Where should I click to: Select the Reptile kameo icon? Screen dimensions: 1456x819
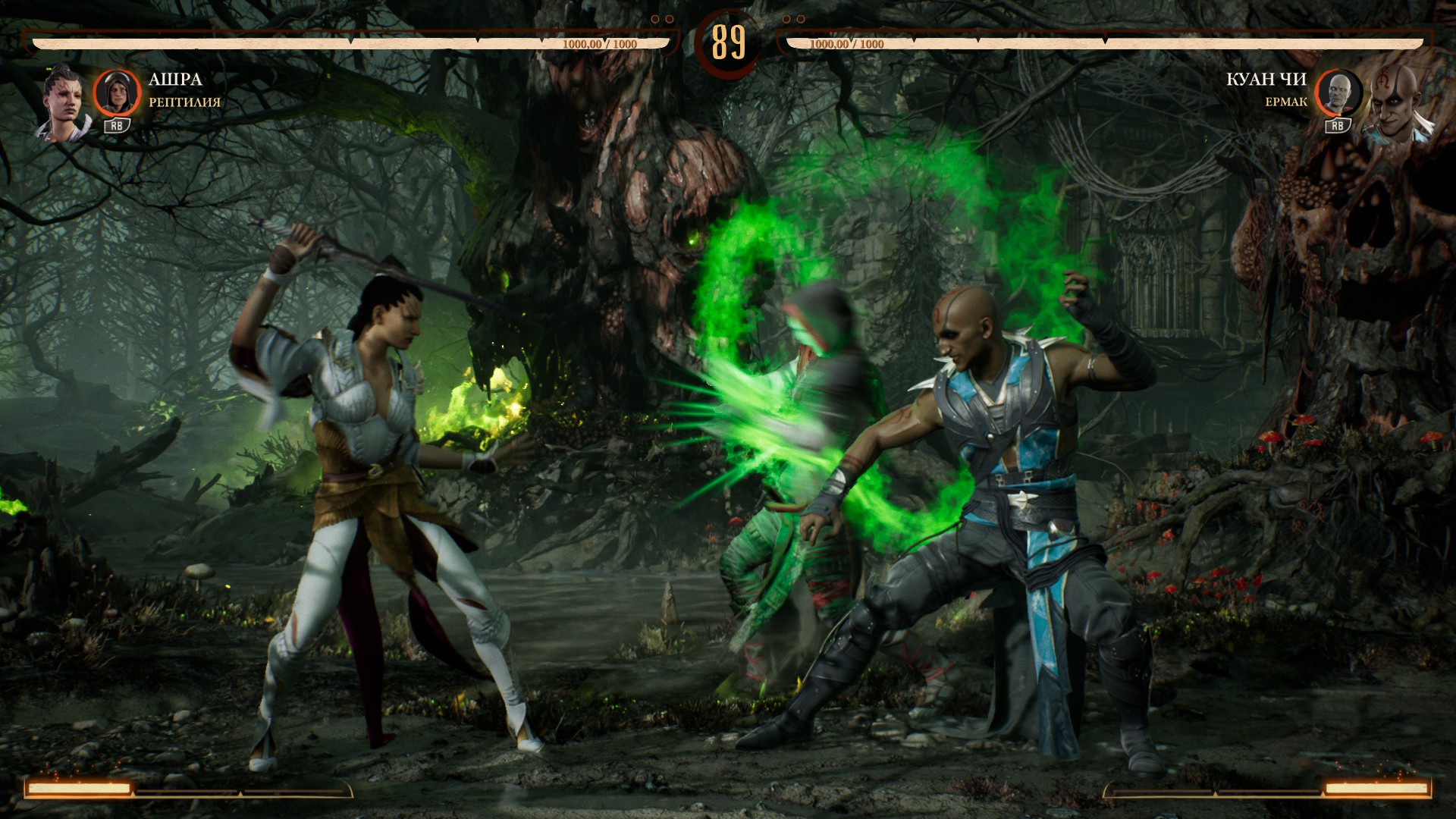(117, 93)
